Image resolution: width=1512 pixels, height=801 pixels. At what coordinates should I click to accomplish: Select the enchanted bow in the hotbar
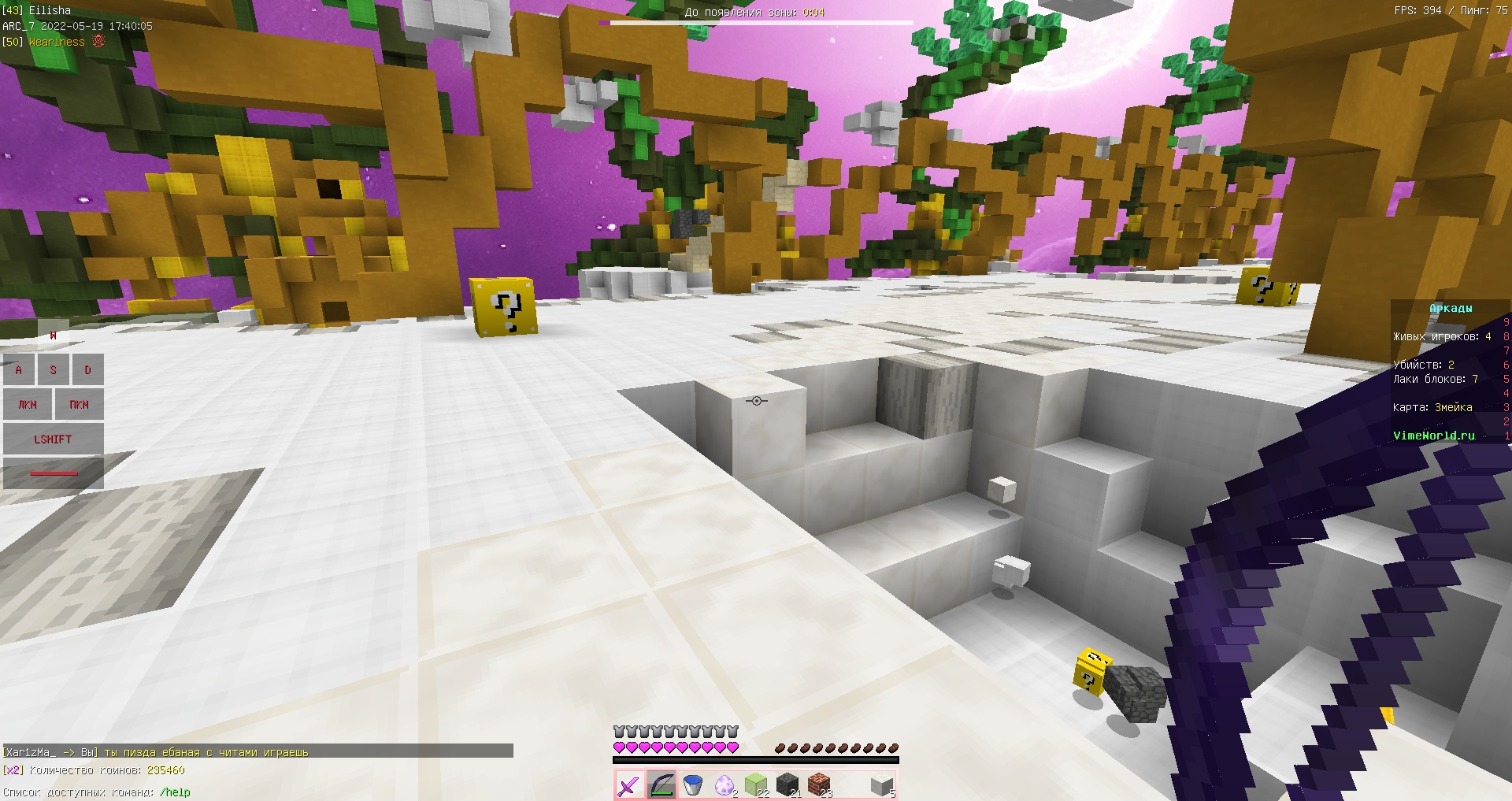point(660,786)
